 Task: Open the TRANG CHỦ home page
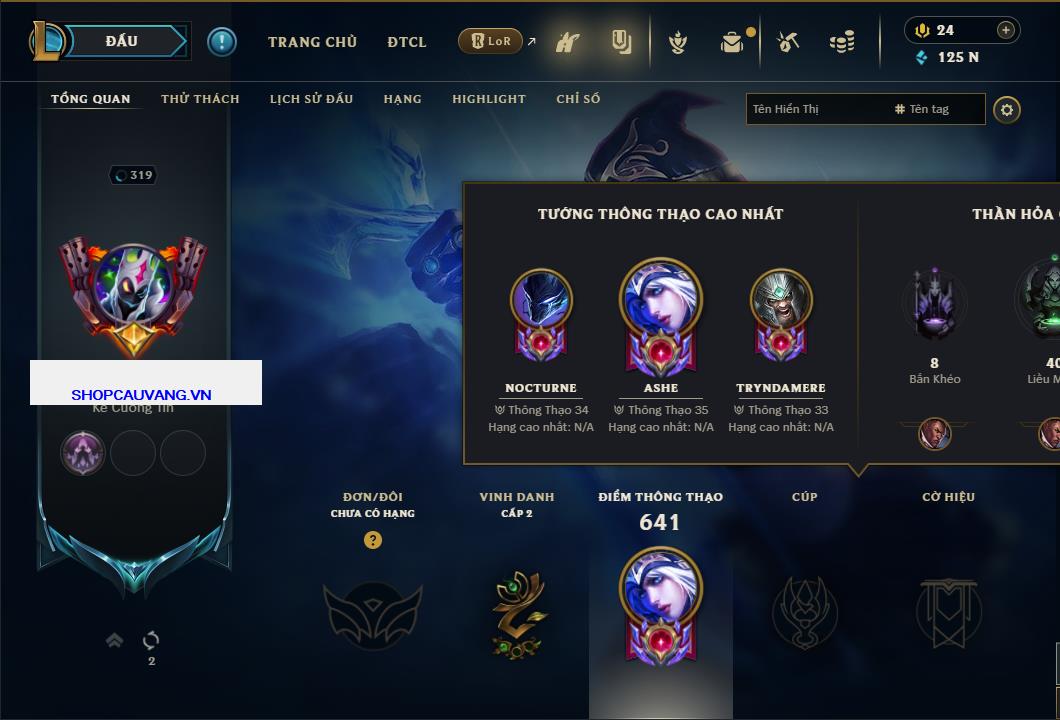[312, 42]
